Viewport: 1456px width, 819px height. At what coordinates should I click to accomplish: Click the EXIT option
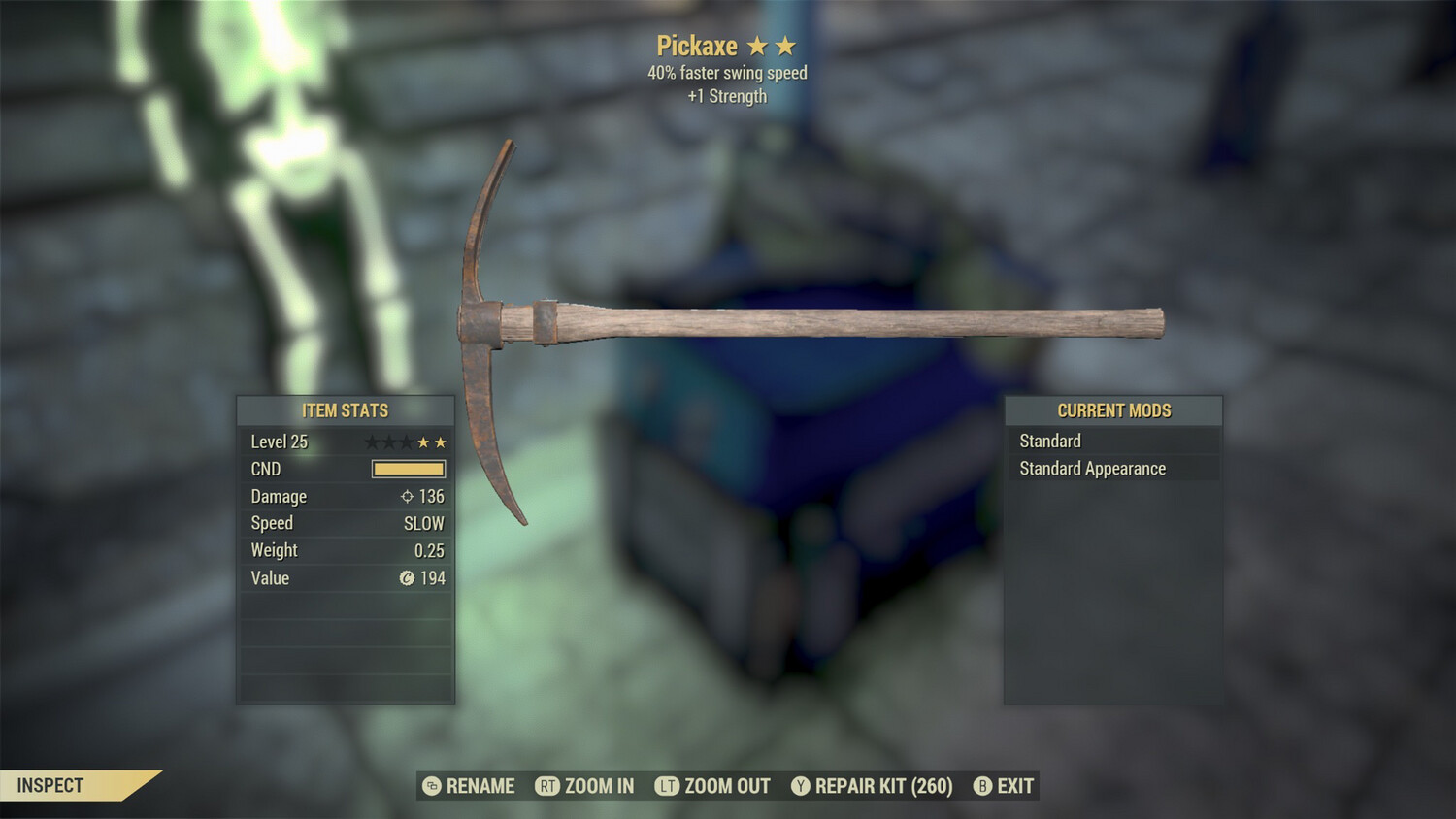click(1013, 786)
